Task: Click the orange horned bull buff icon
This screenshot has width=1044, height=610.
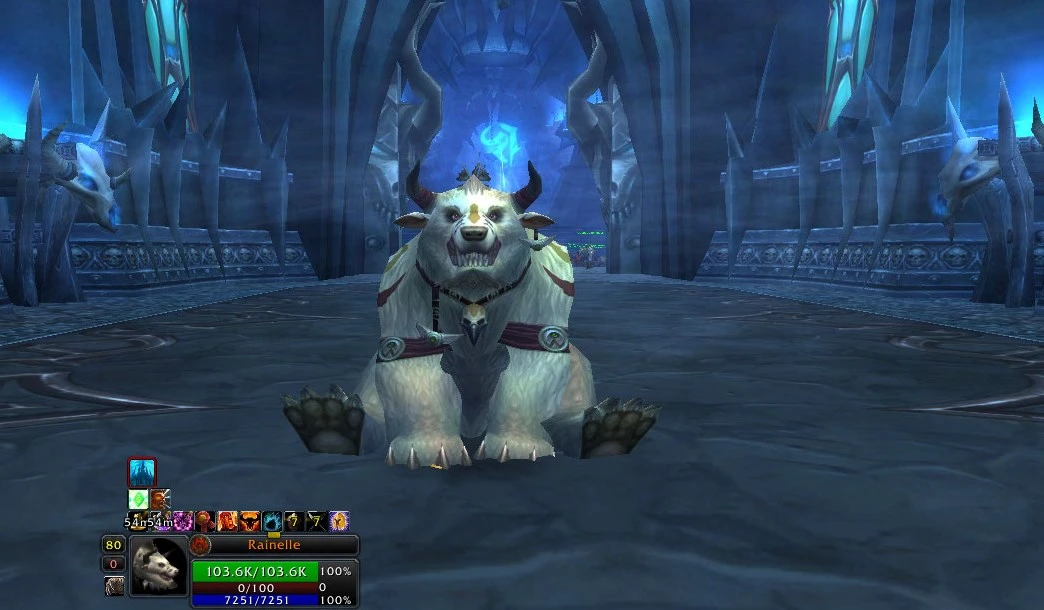Action: point(249,521)
